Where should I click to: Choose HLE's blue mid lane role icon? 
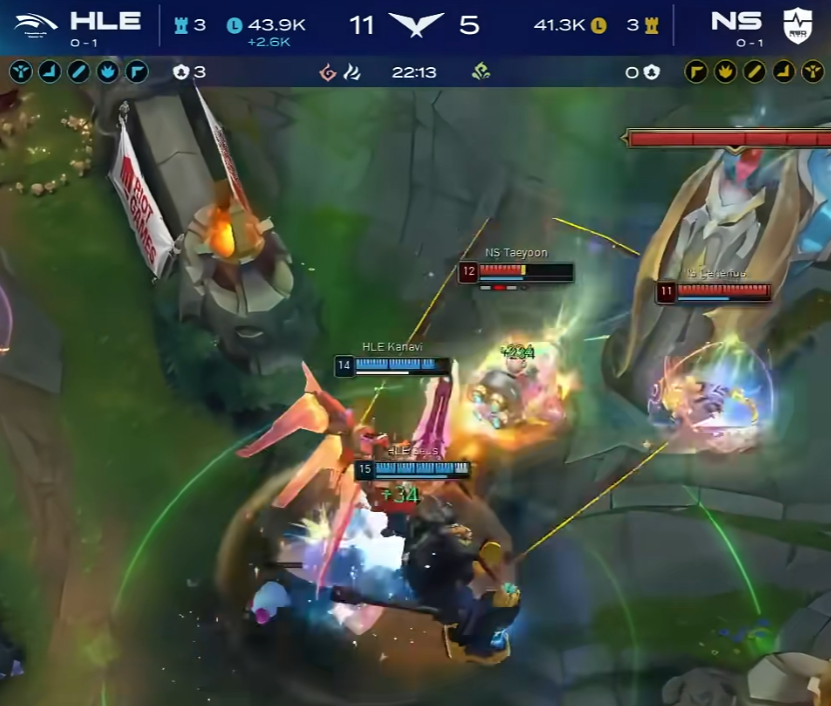(78, 72)
